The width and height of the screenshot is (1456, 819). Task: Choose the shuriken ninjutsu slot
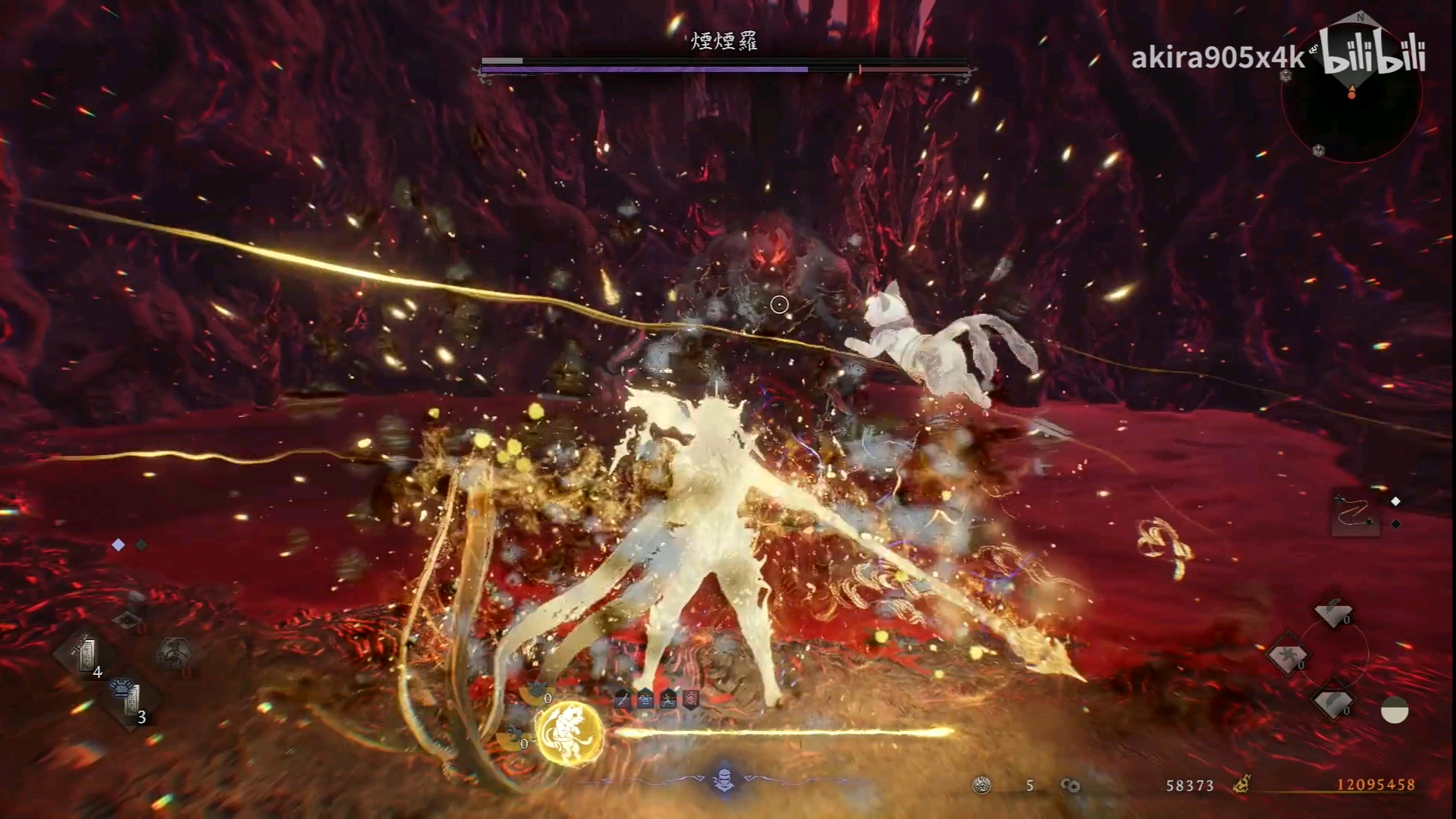1287,656
